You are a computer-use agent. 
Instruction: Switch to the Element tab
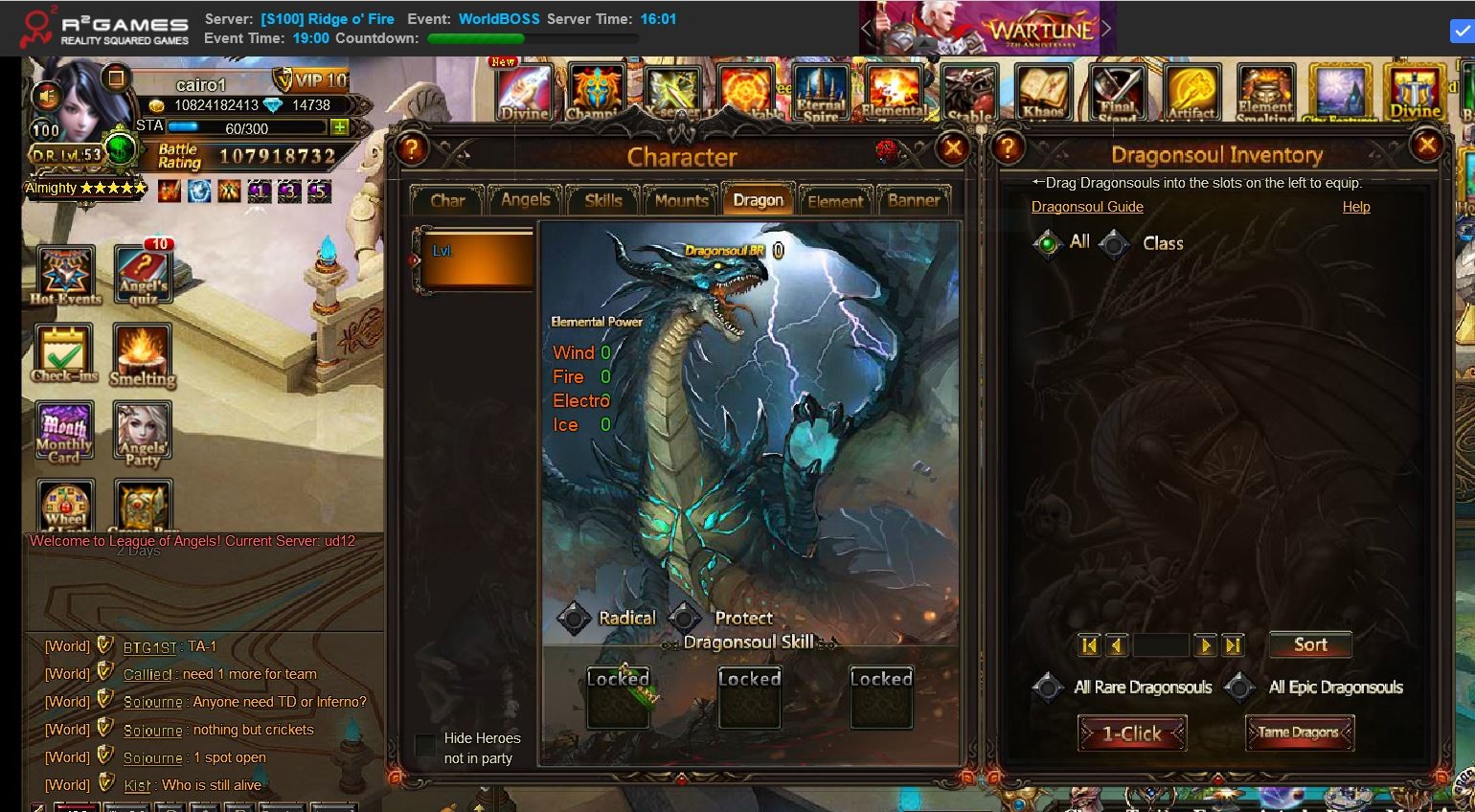835,201
